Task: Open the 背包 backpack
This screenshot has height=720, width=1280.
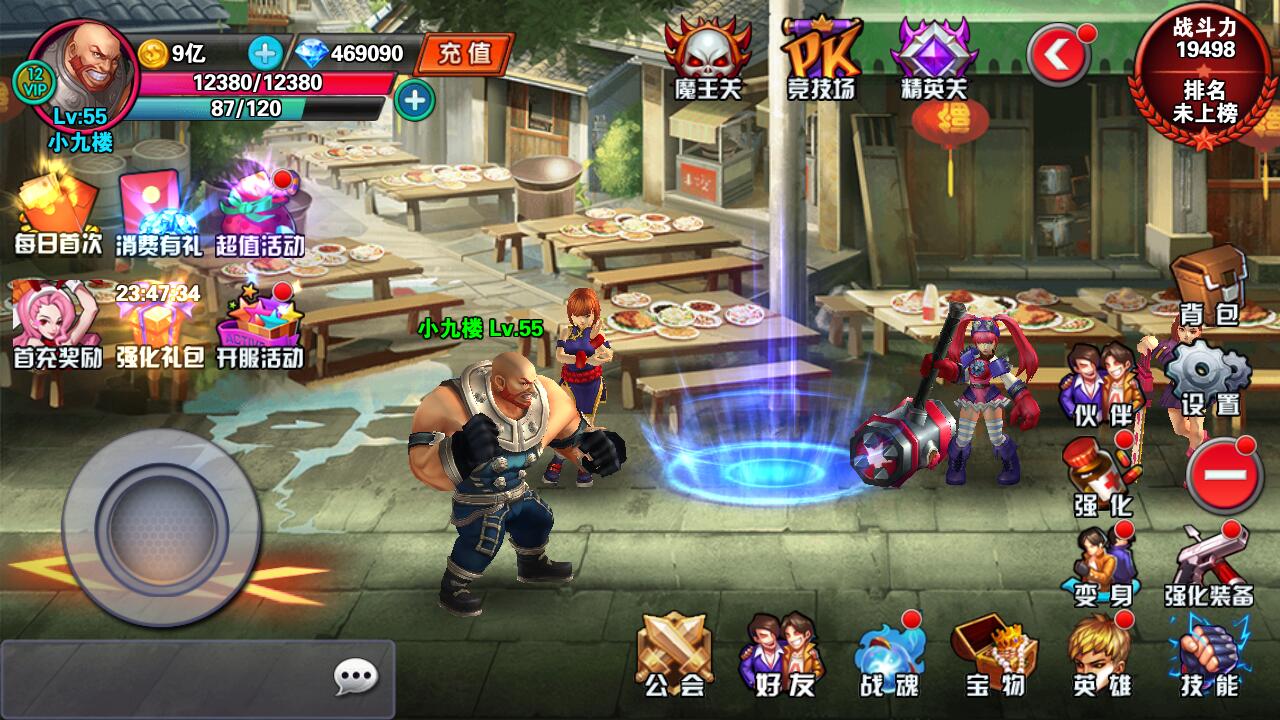Action: pyautogui.click(x=1208, y=285)
